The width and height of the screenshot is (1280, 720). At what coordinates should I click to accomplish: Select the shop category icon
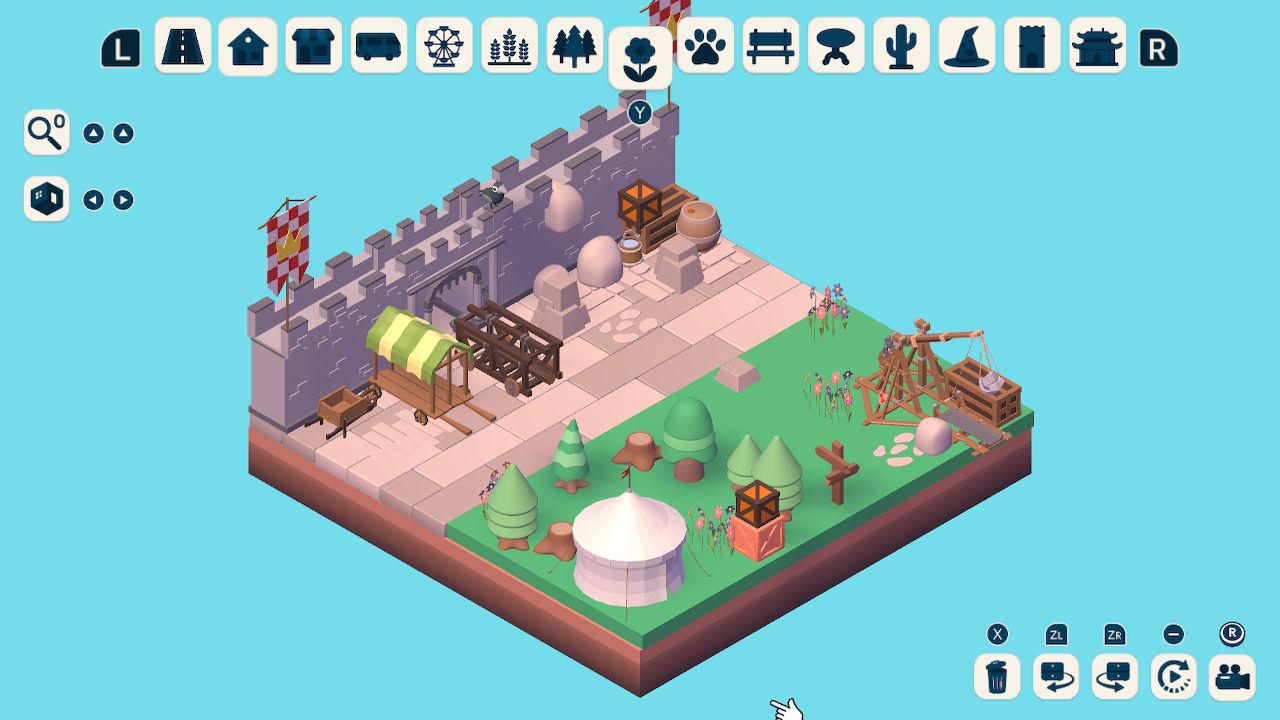click(311, 45)
